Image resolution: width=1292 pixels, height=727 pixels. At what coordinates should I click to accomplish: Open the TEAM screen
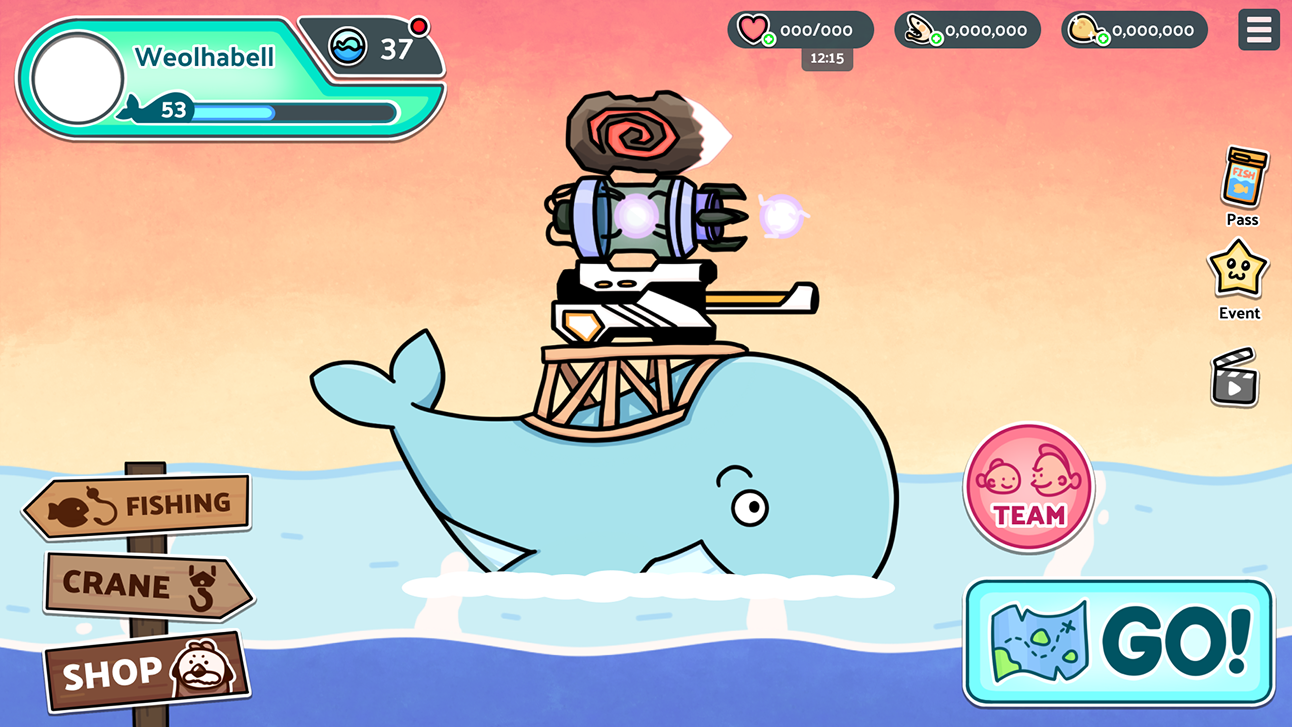tap(1029, 488)
